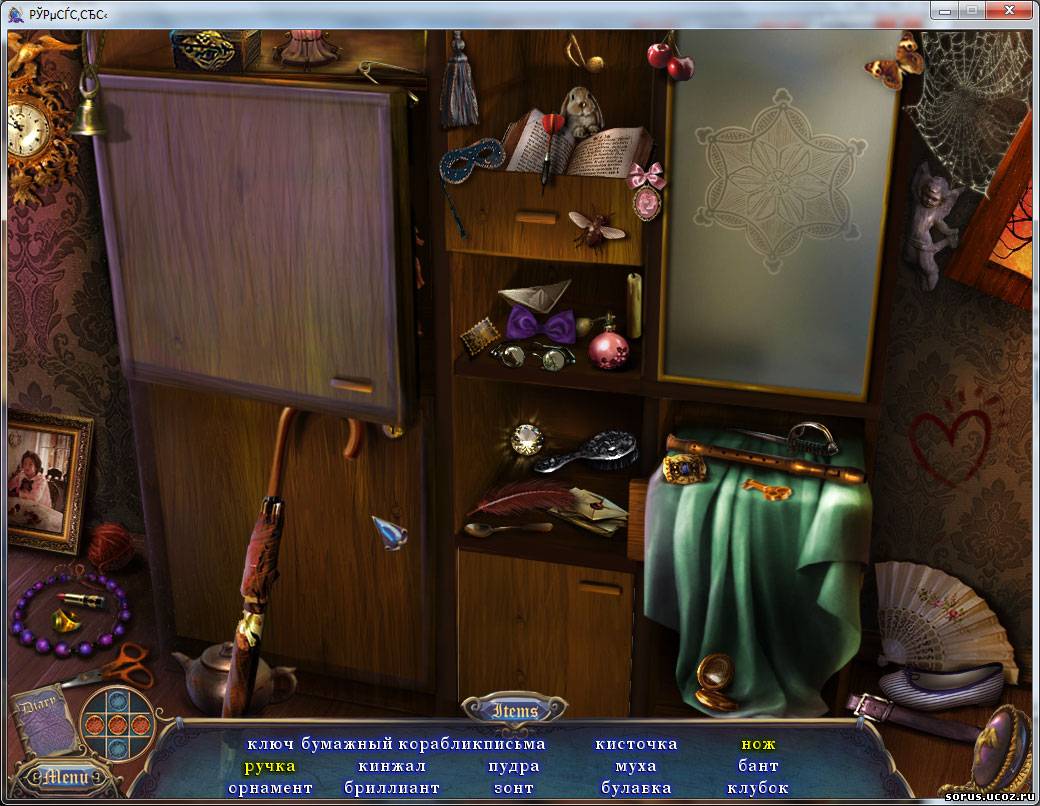Close the game window

pos(1010,10)
